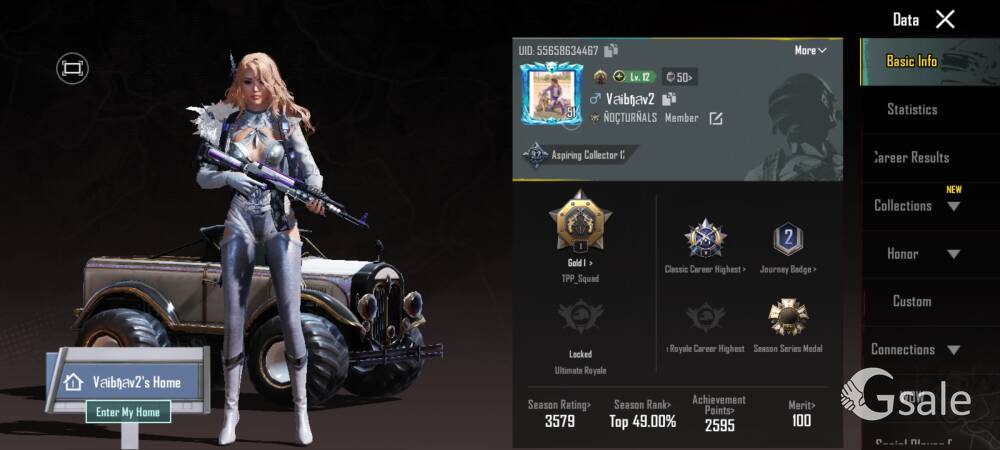1000x450 pixels.
Task: Open the Statistics tab
Action: point(912,109)
